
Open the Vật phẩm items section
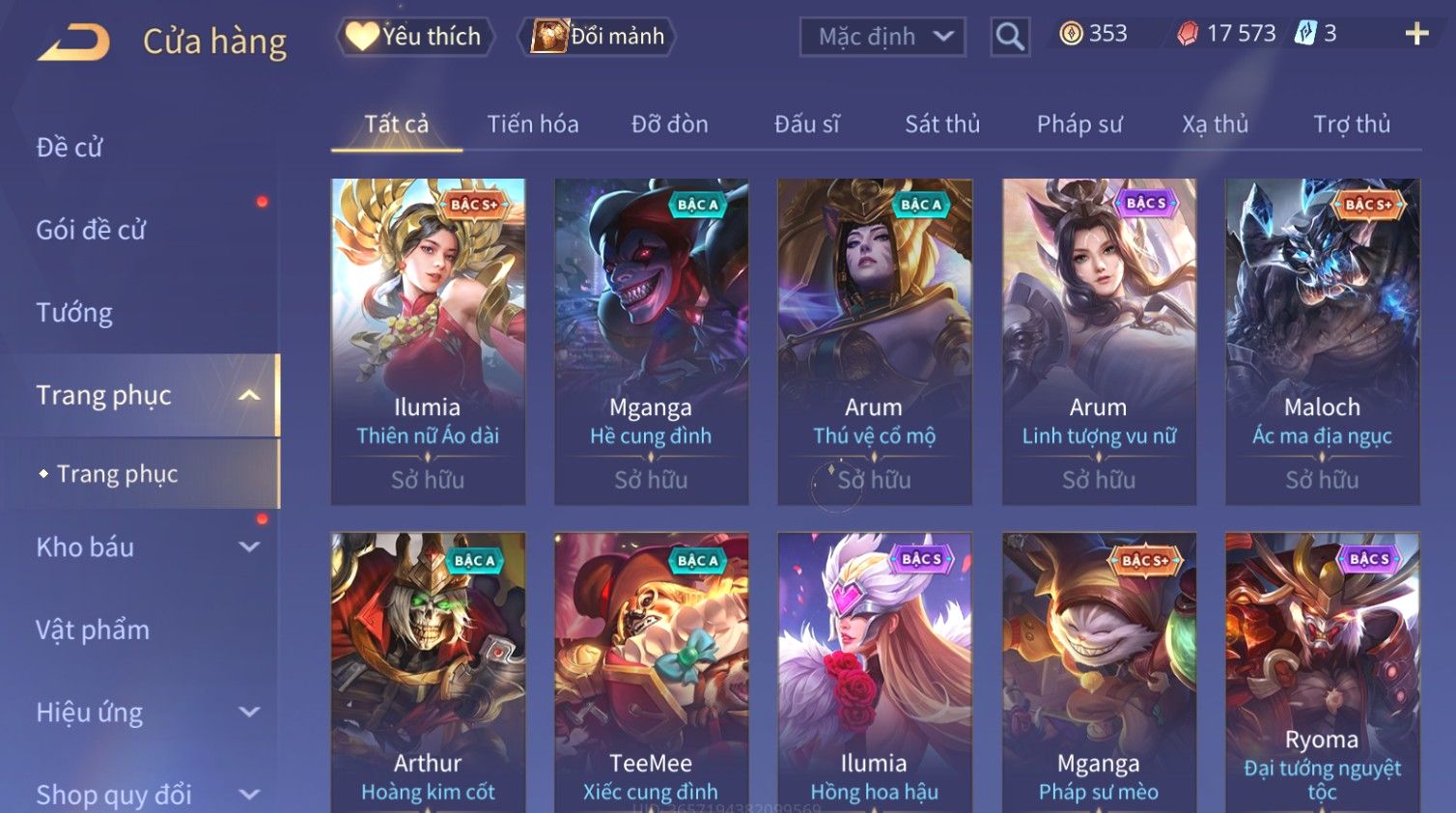(93, 630)
